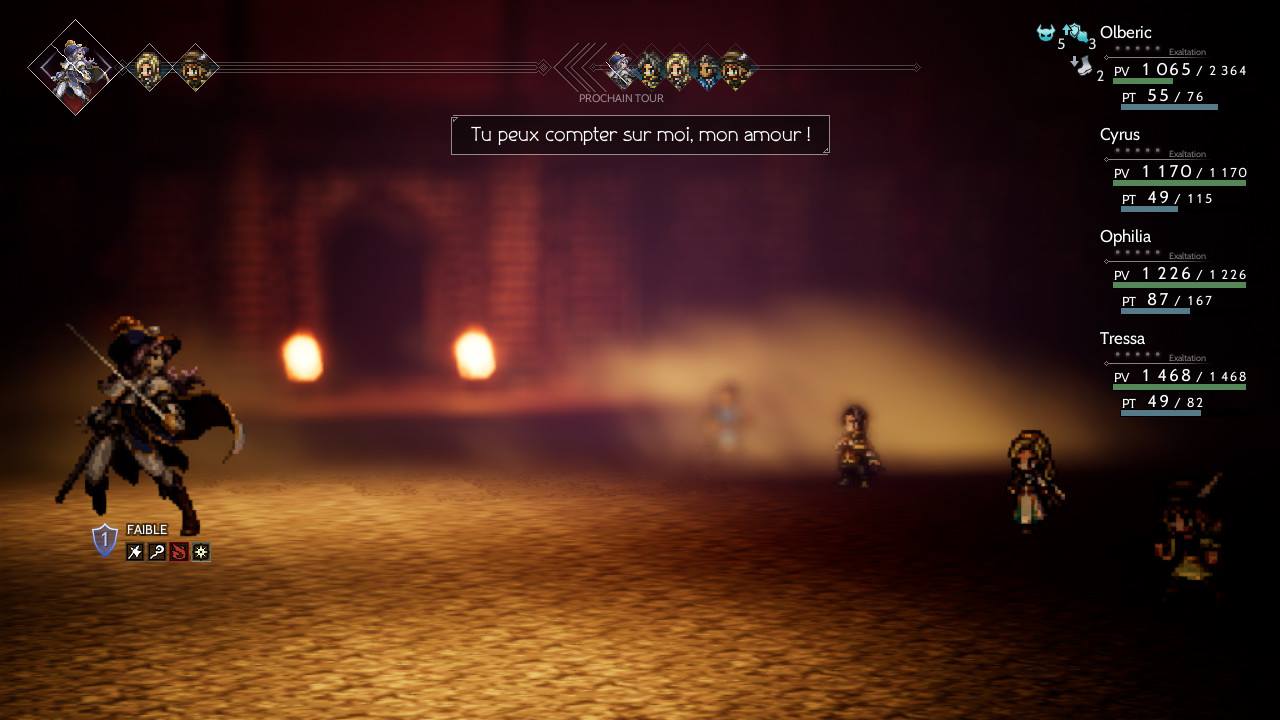Click the axe weakness icon
Screen dimensions: 1280x720
(x=135, y=552)
